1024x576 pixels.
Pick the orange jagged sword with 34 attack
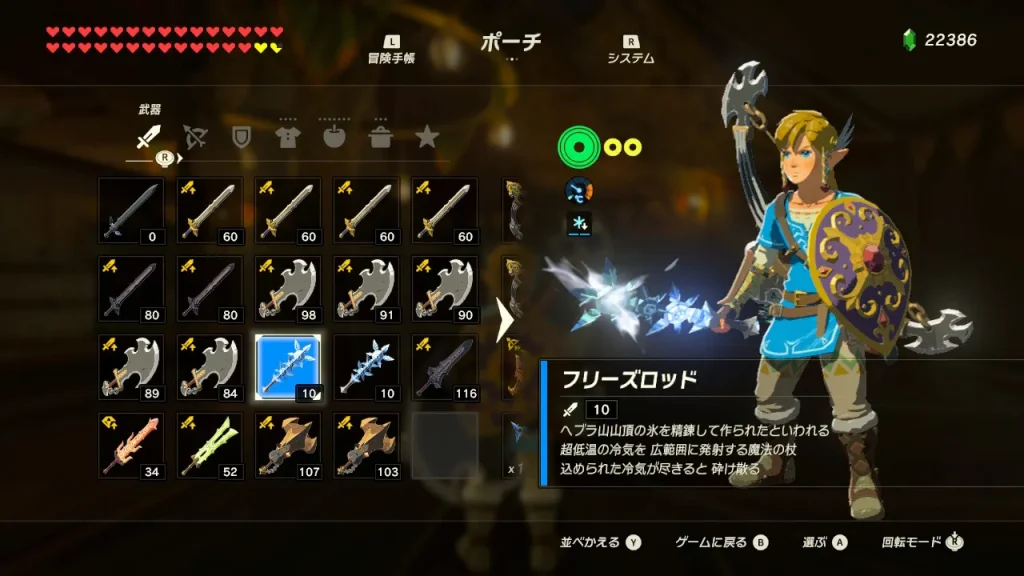pyautogui.click(x=132, y=445)
